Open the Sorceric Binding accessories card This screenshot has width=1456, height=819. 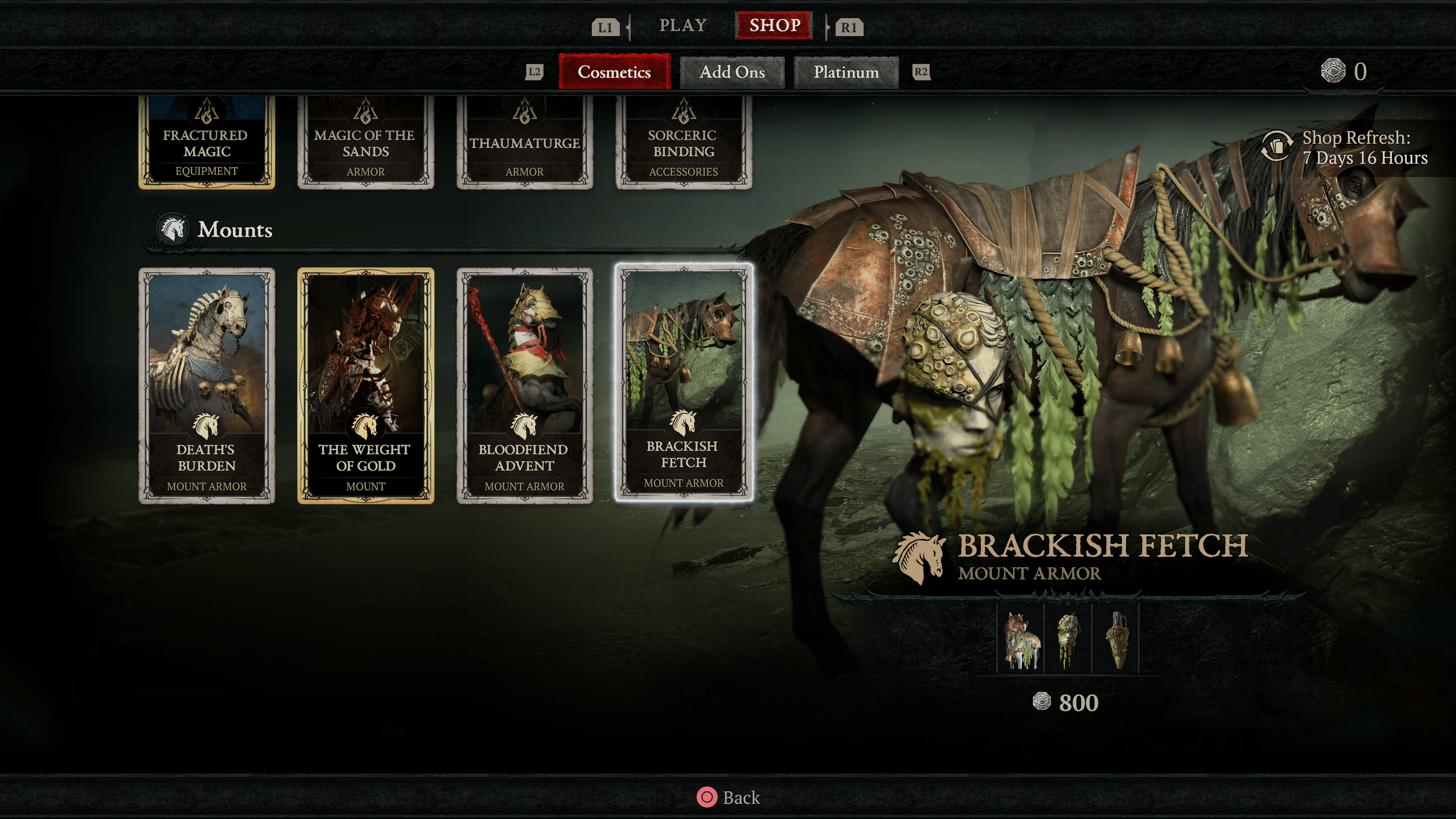click(x=683, y=143)
